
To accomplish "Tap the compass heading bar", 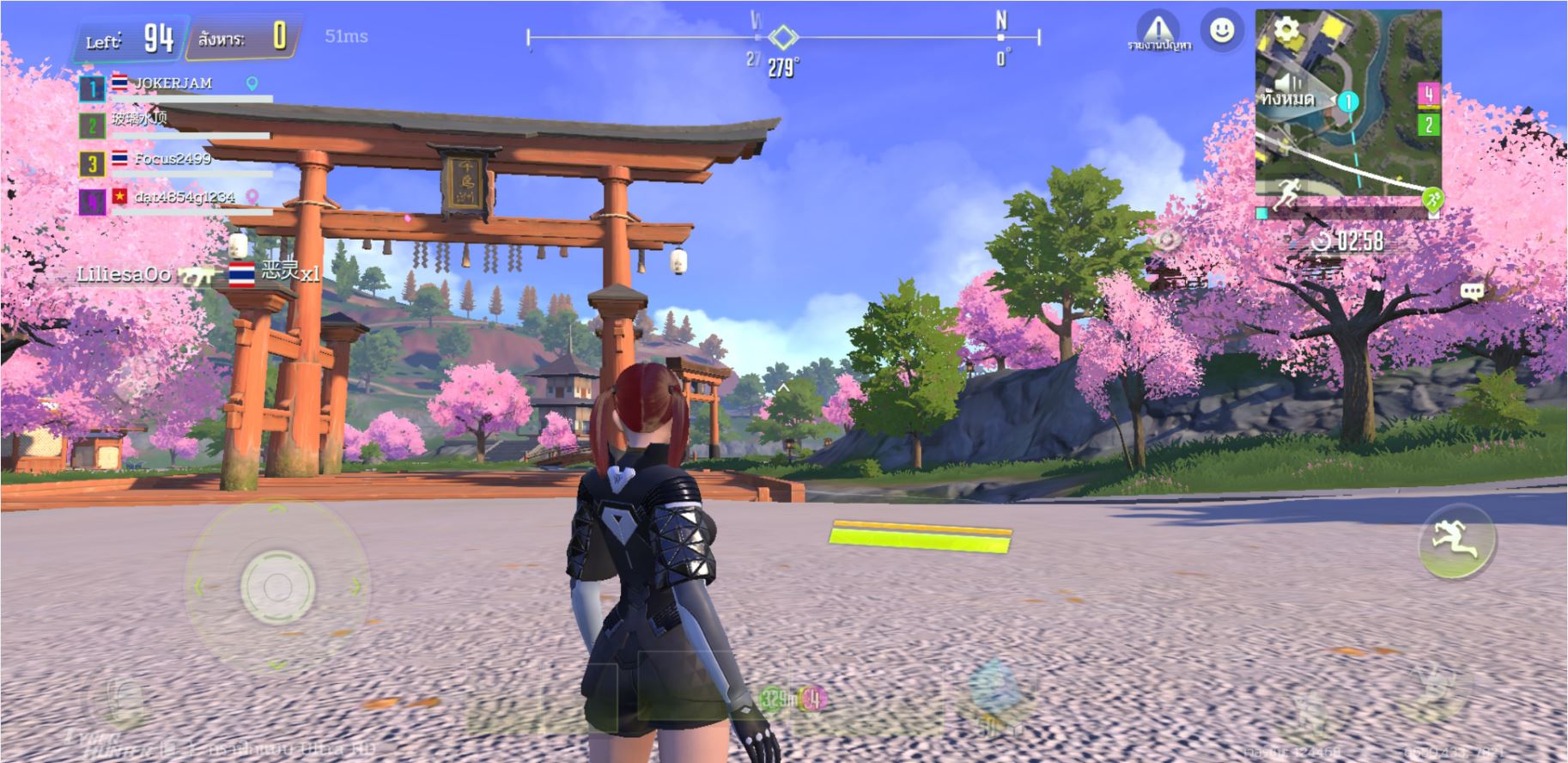I will coord(782,38).
